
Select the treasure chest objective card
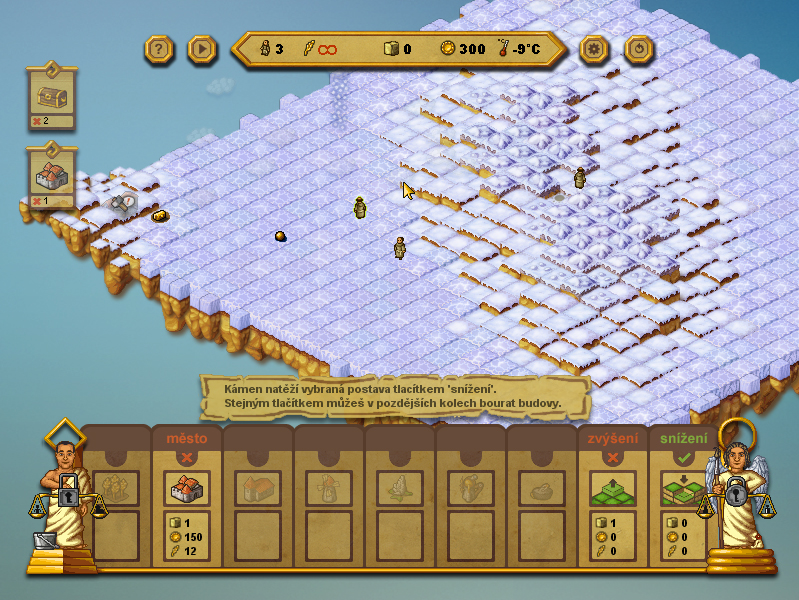pyautogui.click(x=52, y=95)
